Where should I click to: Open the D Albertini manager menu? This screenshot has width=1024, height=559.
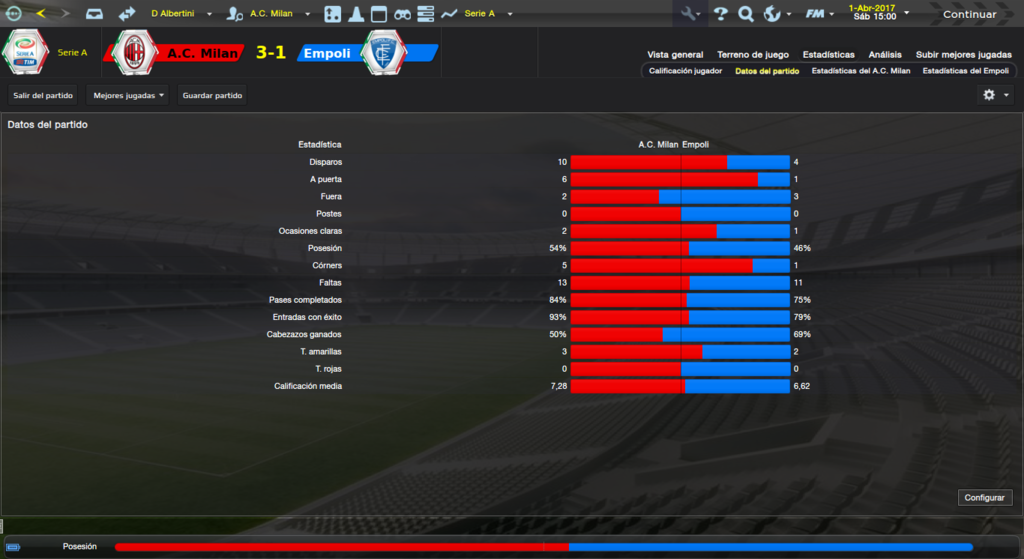[181, 14]
